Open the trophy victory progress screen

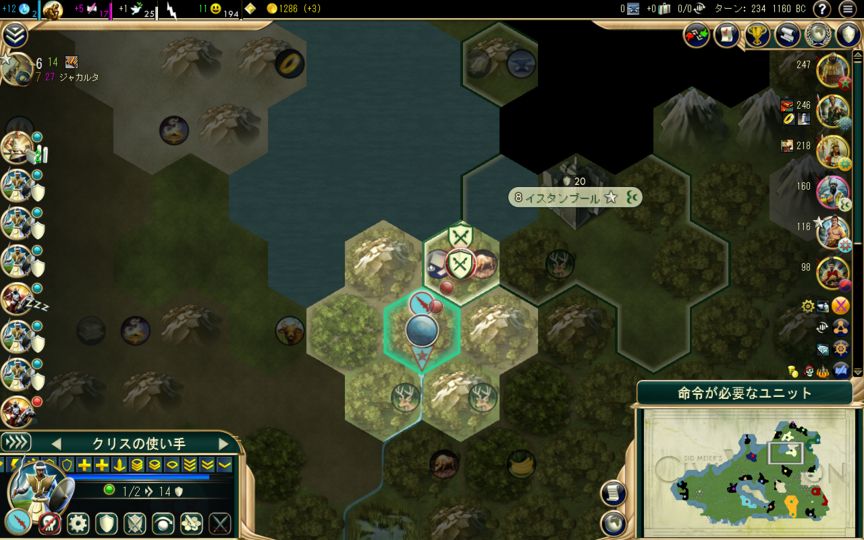click(x=757, y=36)
